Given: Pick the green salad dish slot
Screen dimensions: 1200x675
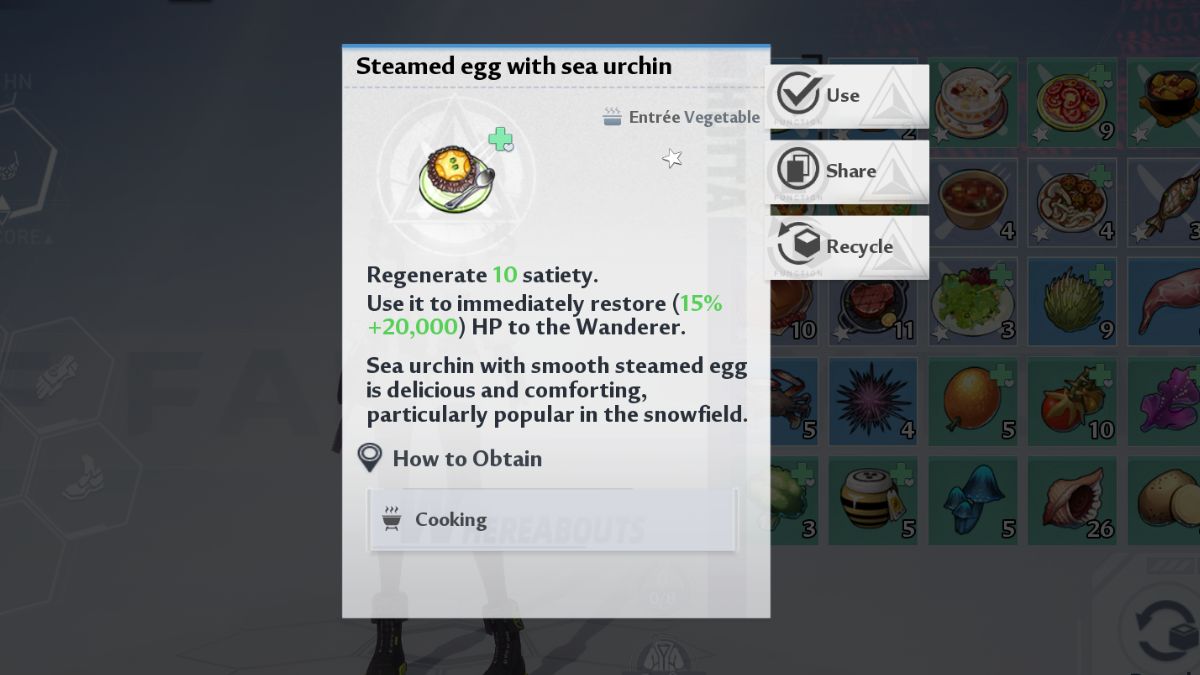Looking at the screenshot, I should coord(972,301).
